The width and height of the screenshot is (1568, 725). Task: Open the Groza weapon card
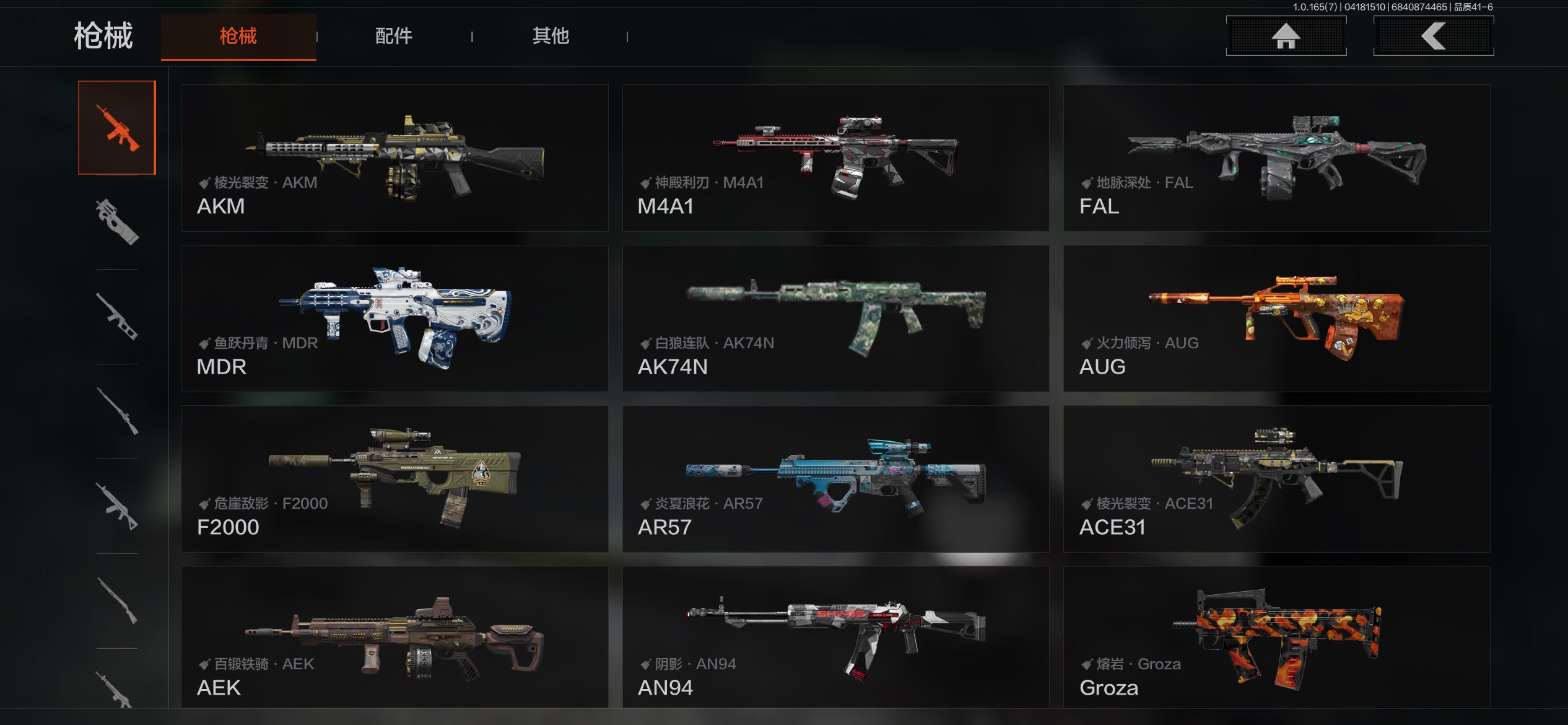(1276, 637)
